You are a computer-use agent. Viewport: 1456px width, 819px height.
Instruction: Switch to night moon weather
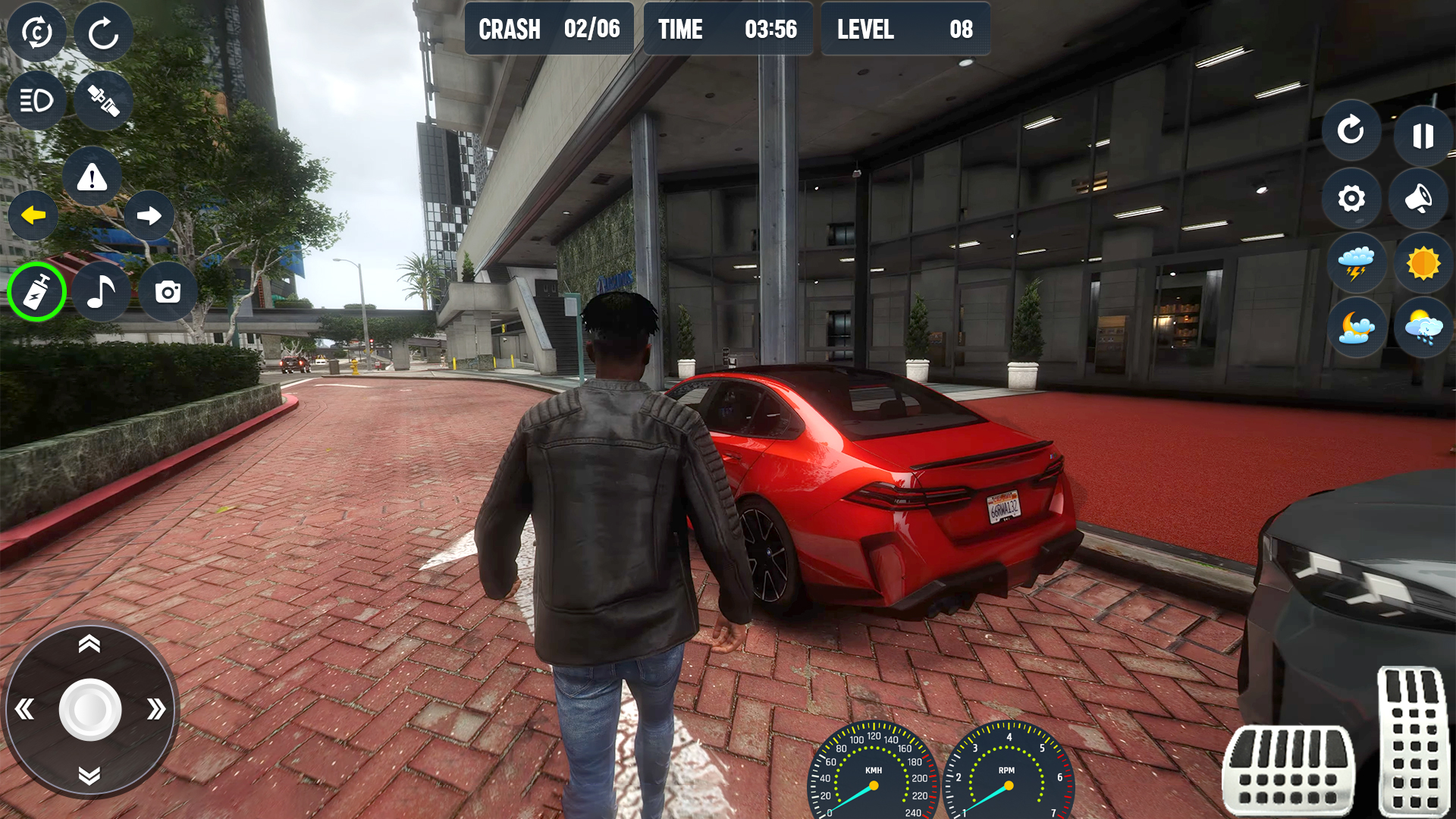(x=1356, y=328)
